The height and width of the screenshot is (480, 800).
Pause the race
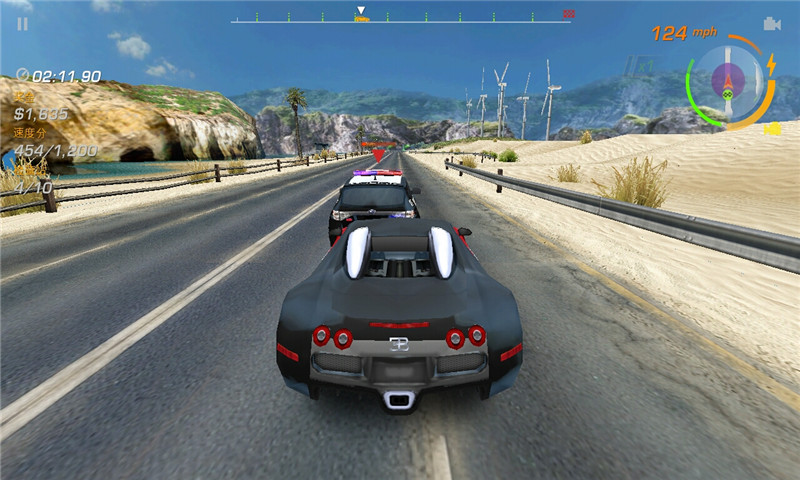click(x=22, y=24)
